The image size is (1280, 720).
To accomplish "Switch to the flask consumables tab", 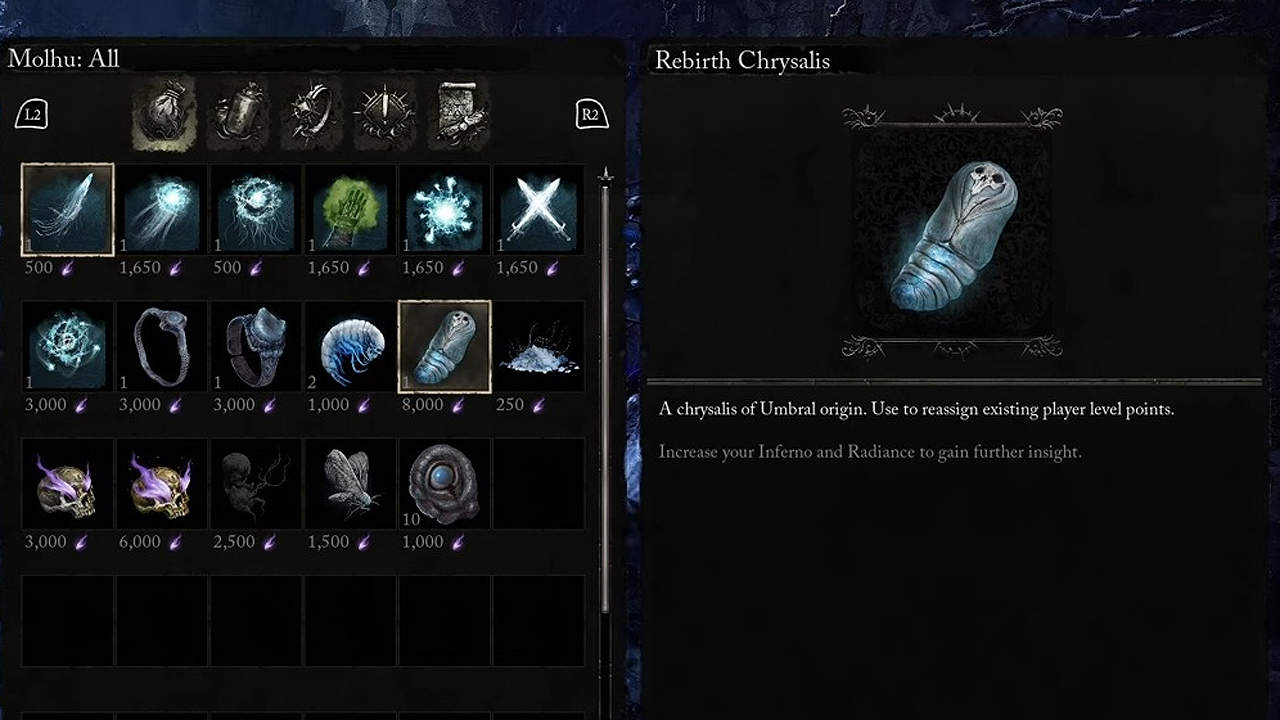I will click(x=239, y=113).
